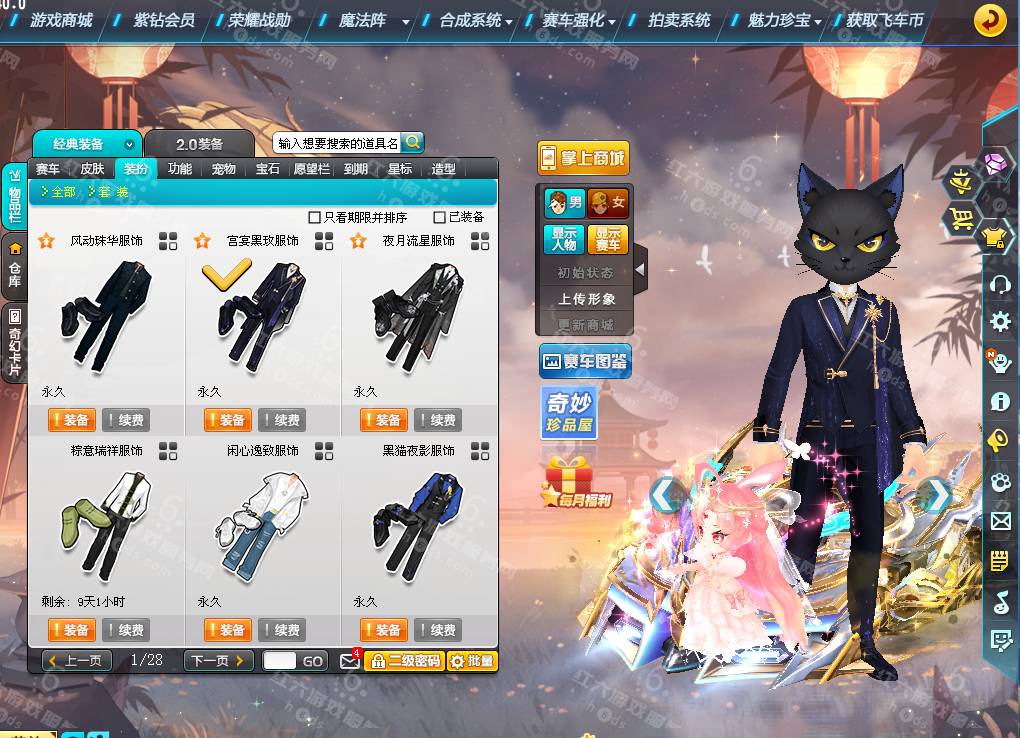1020x738 pixels.
Task: Go to next page with 下一页
Action: [x=217, y=661]
